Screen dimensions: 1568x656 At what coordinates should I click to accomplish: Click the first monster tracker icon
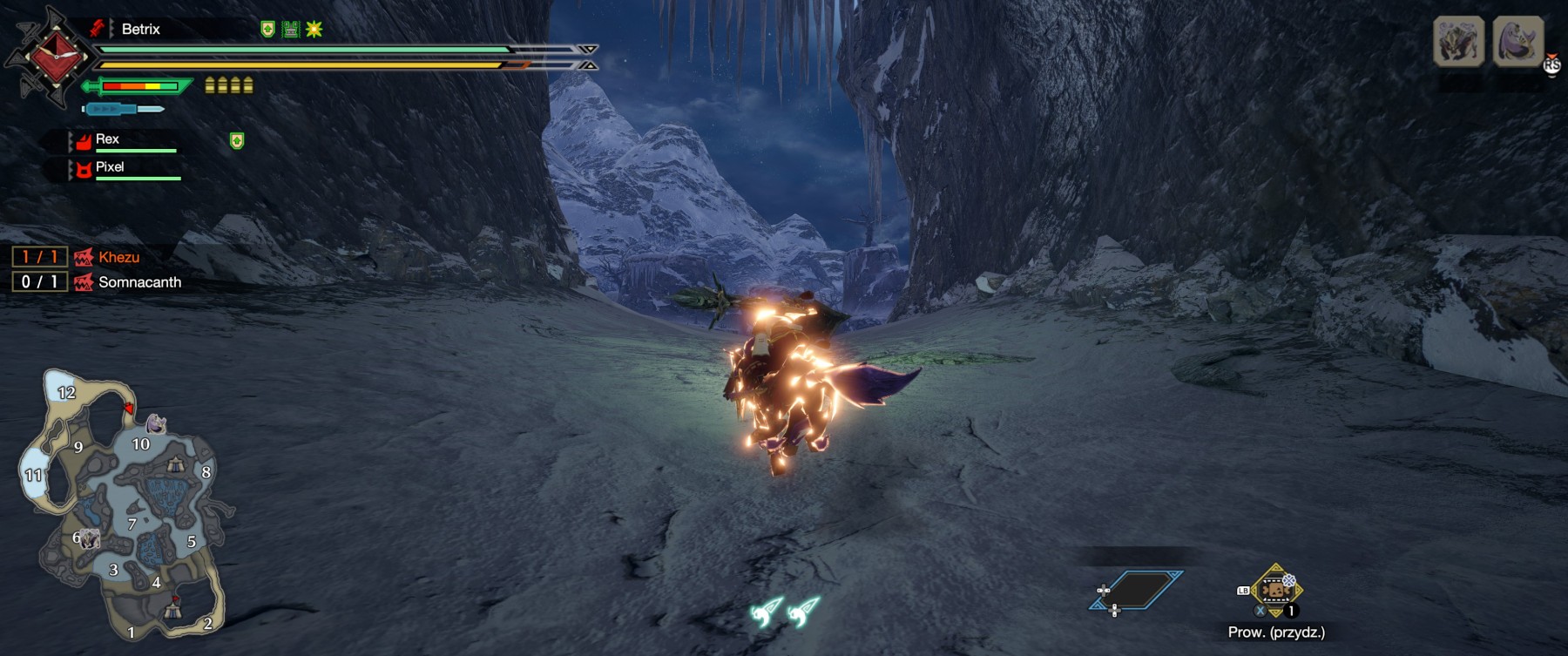[x=1458, y=41]
